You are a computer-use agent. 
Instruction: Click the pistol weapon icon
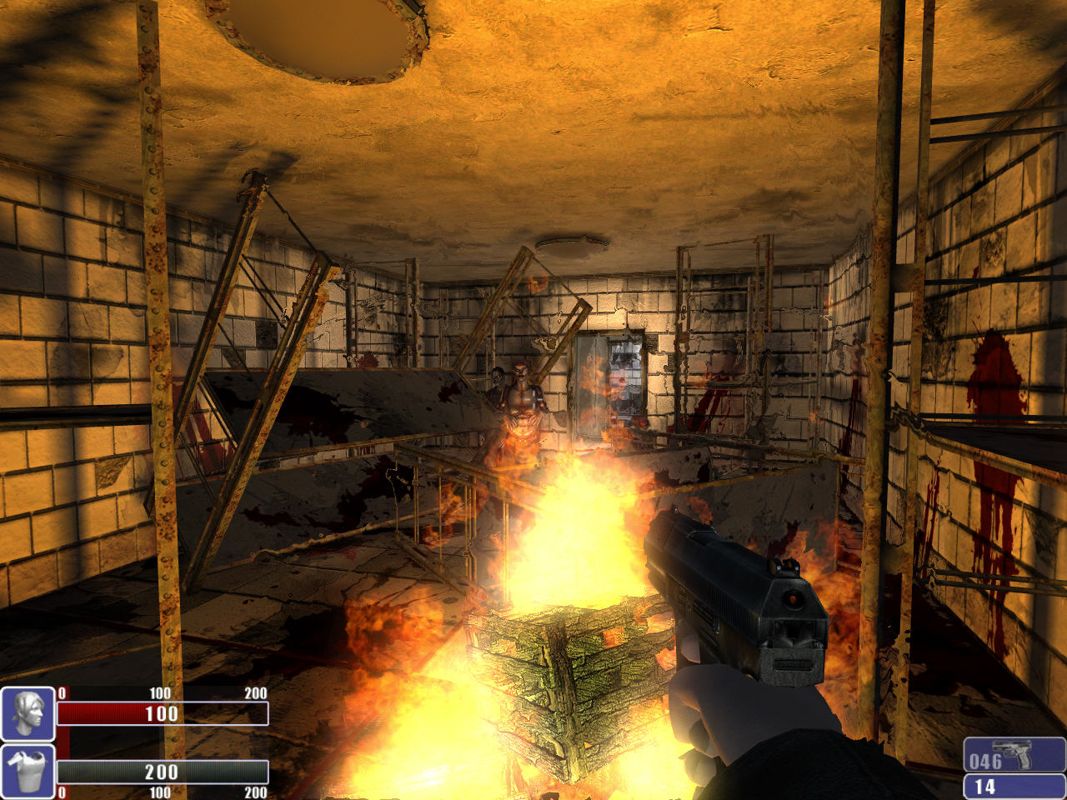[x=1012, y=755]
